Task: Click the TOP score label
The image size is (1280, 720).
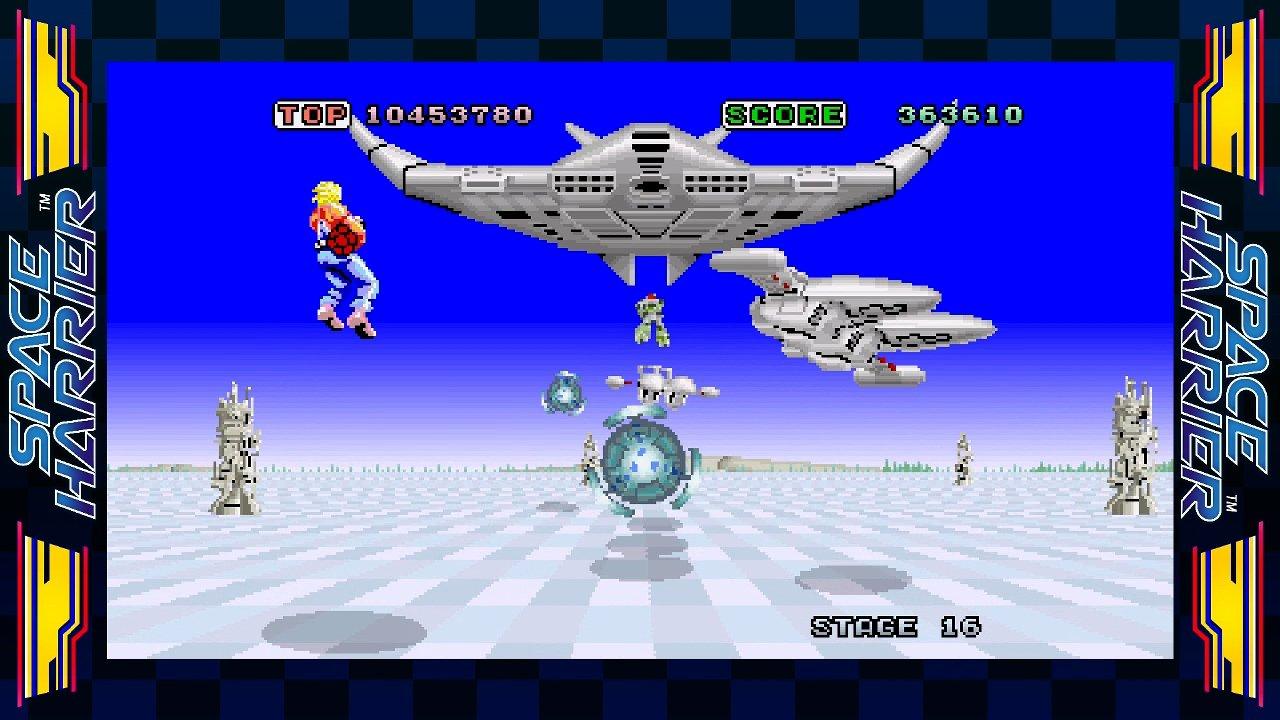Action: (x=313, y=114)
